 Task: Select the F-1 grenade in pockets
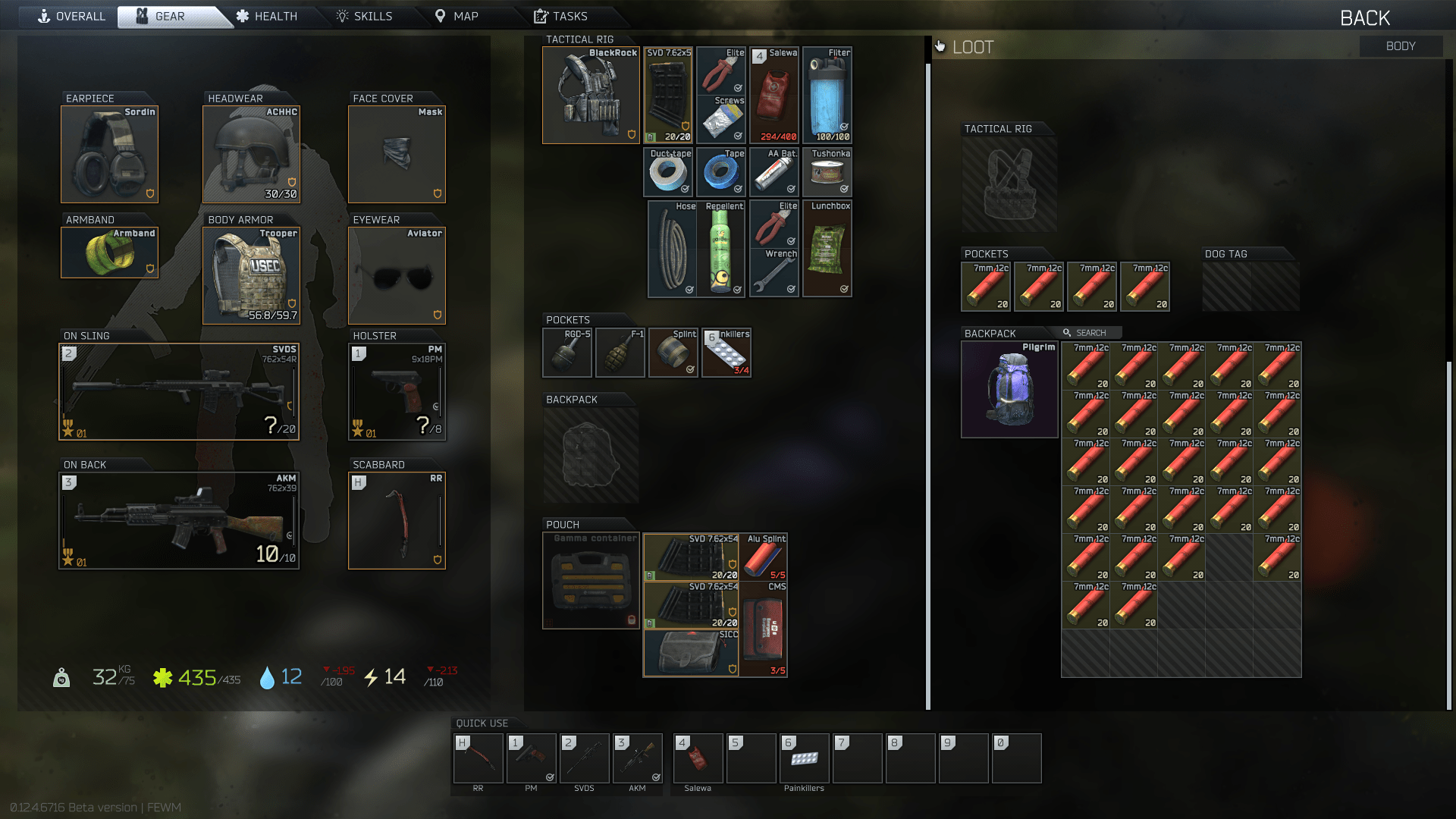pyautogui.click(x=620, y=352)
